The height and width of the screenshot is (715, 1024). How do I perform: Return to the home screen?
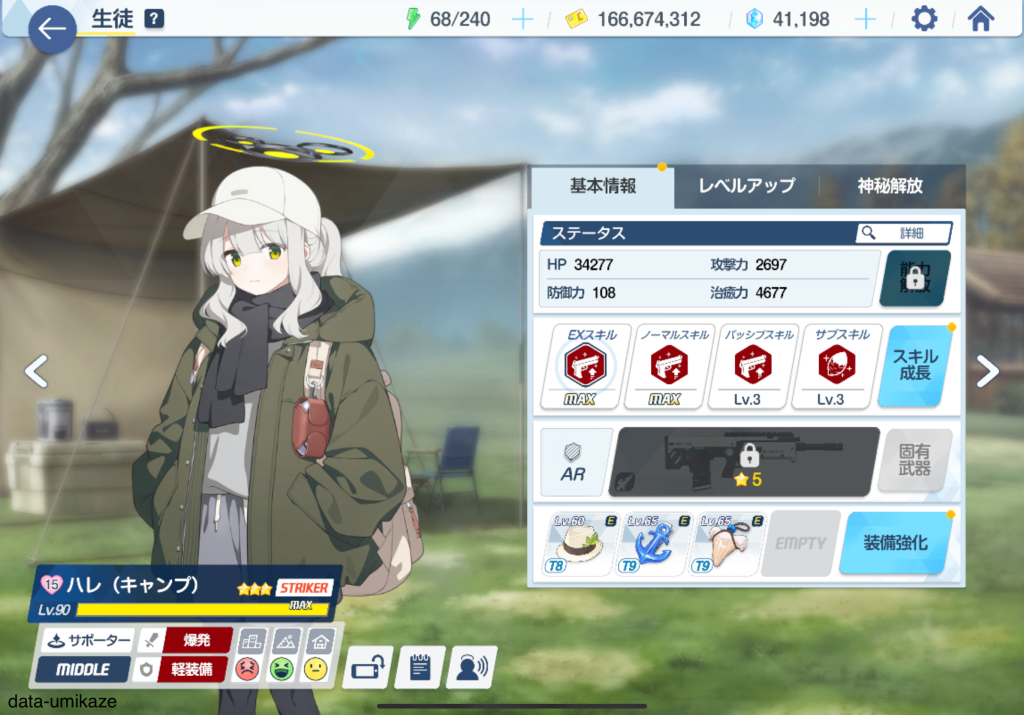pos(981,19)
